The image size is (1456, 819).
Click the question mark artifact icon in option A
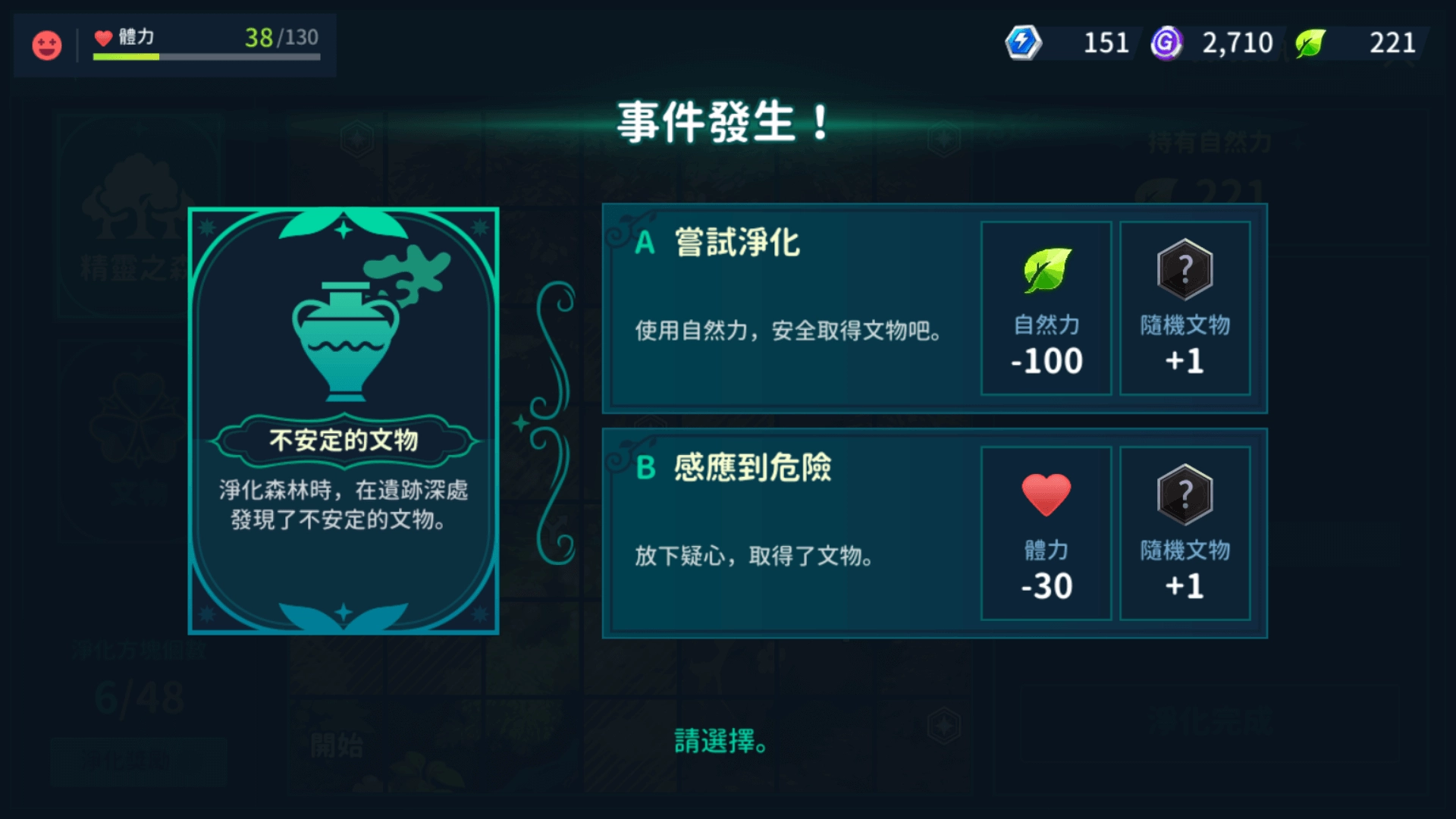1185,271
